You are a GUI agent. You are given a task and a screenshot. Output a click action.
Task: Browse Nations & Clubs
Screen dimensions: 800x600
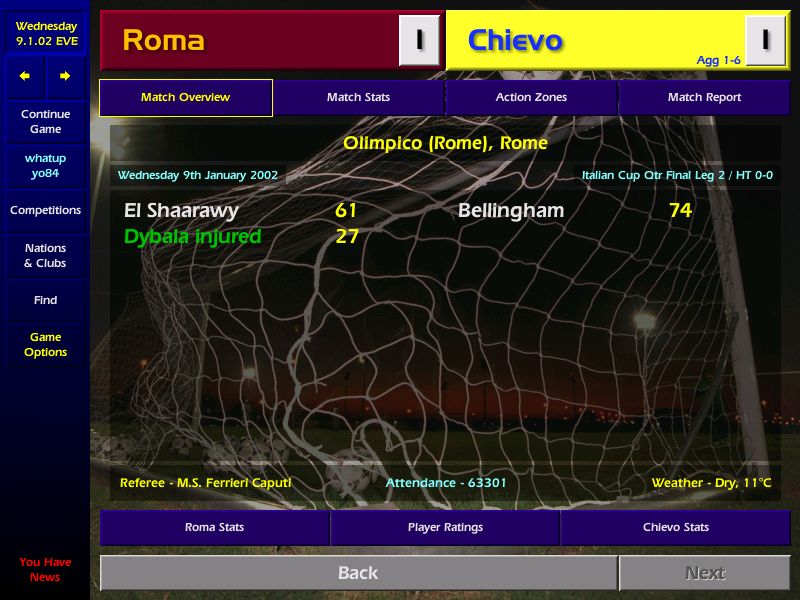point(45,256)
